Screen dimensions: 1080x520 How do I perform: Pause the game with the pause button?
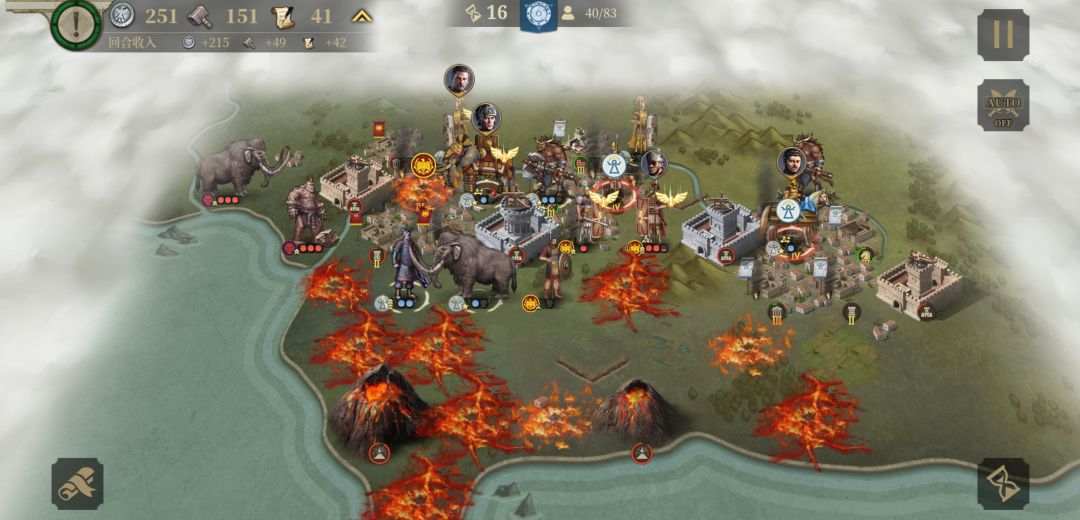[1002, 35]
